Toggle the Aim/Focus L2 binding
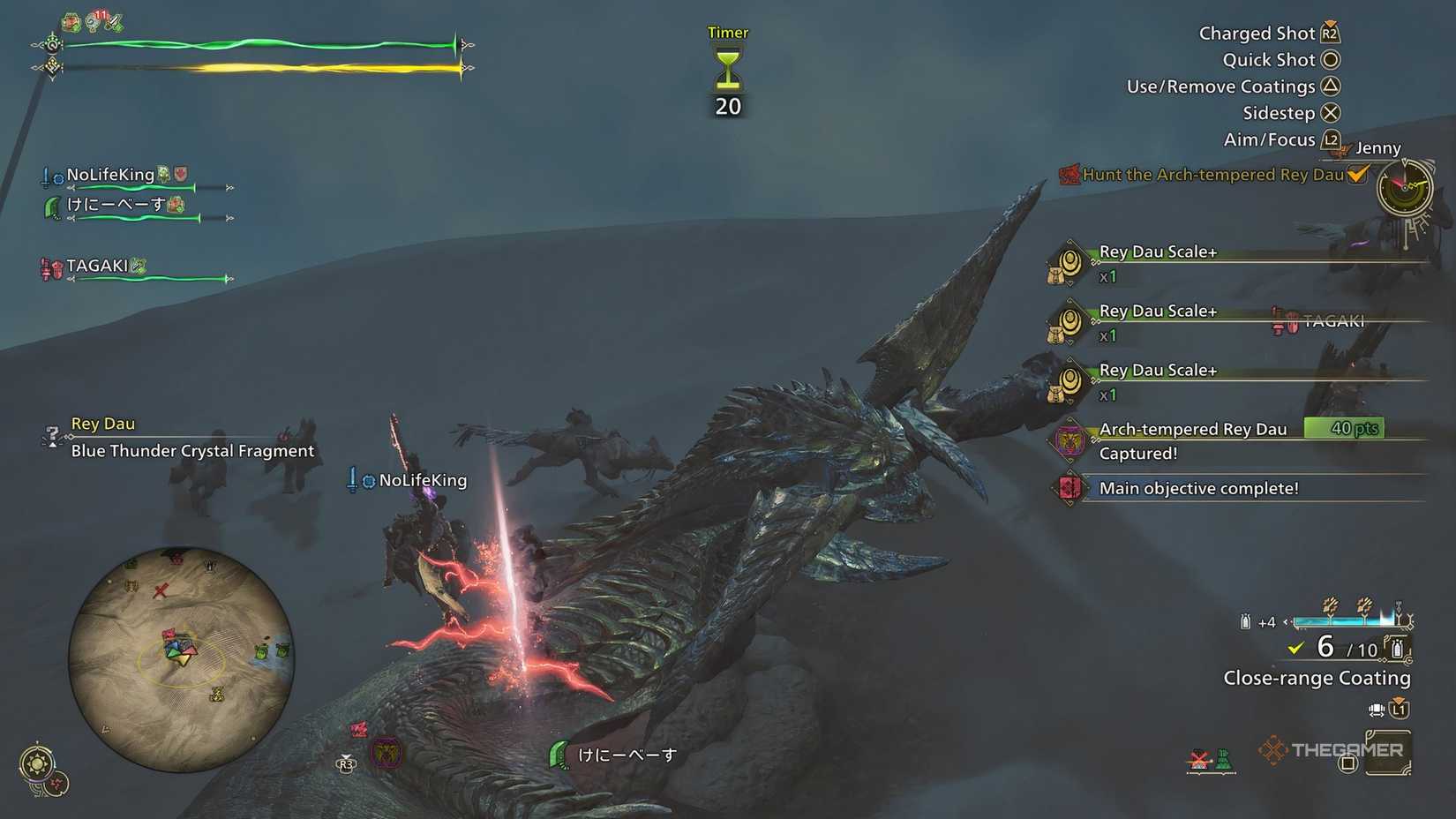 tap(1329, 139)
